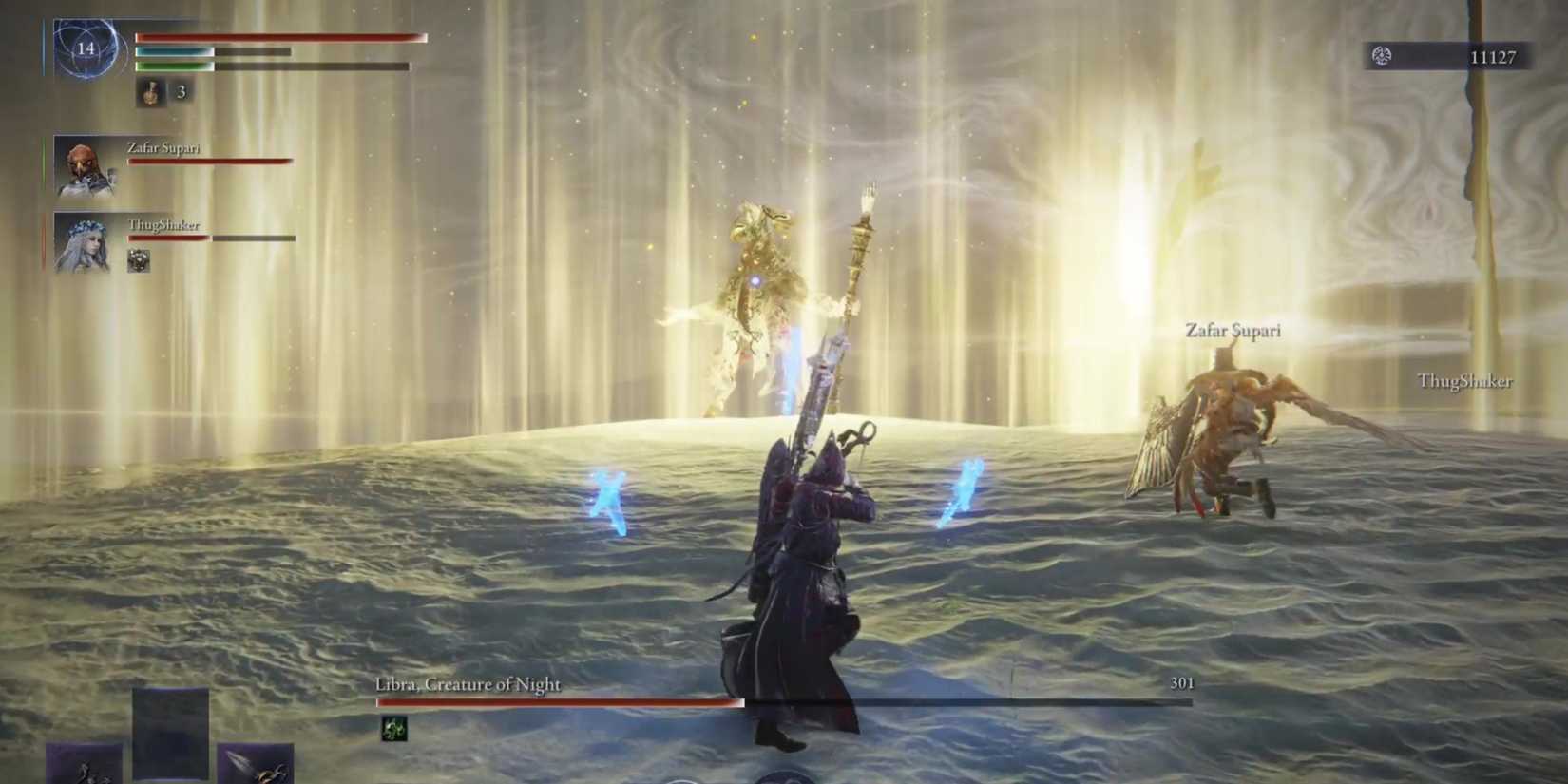Click Zafar Supari's health bar
Image resolution: width=1568 pixels, height=784 pixels.
(x=206, y=160)
